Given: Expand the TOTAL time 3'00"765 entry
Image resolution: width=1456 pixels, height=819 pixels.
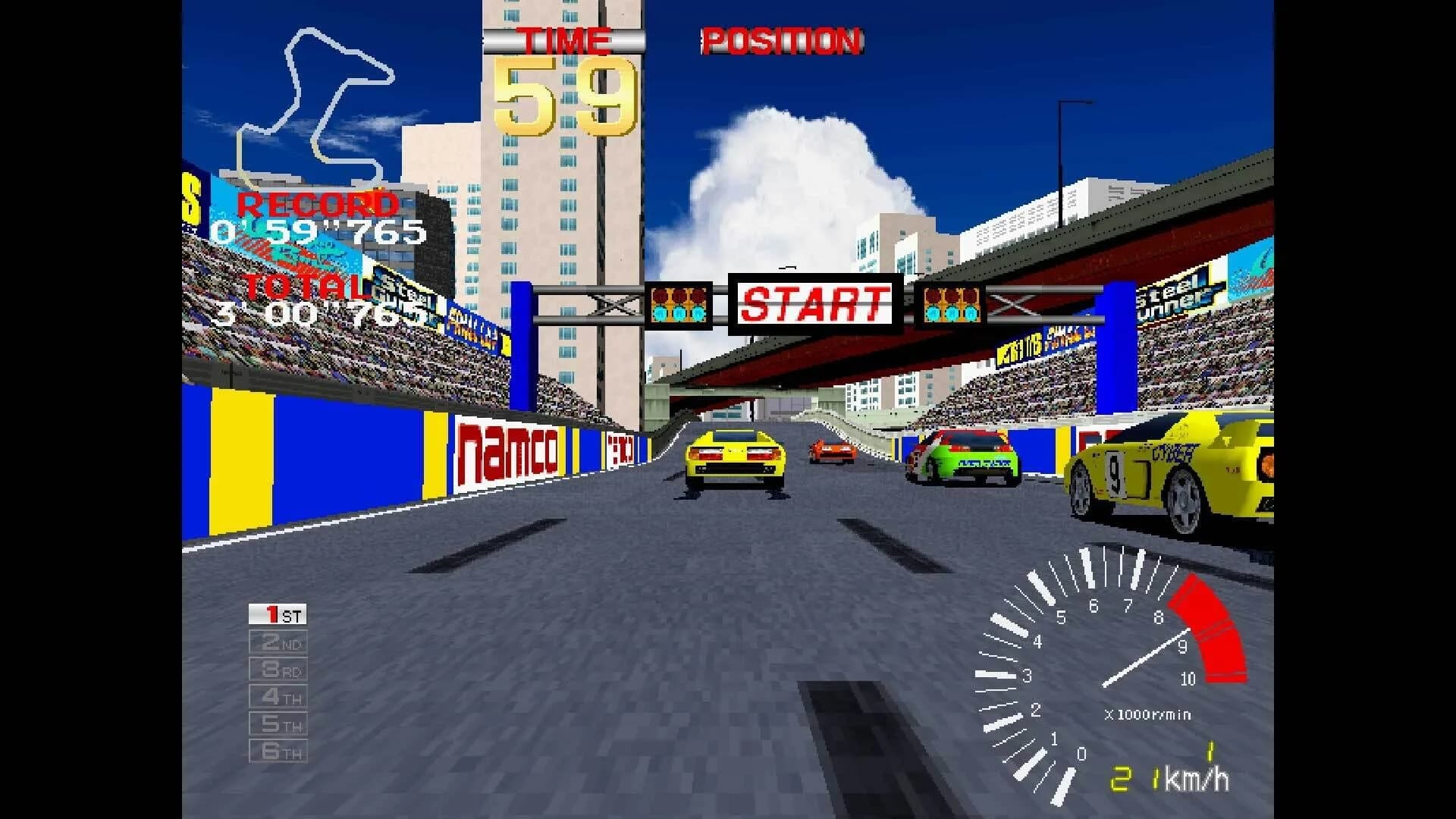Looking at the screenshot, I should (318, 311).
